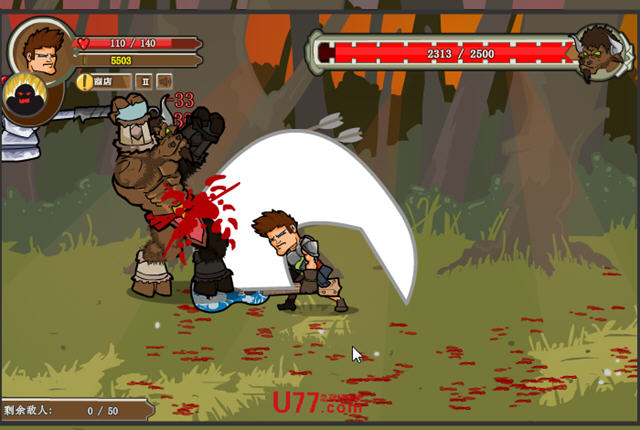The image size is (640, 430).
Task: Activate the dark shadow rage skill icon
Action: (28, 99)
